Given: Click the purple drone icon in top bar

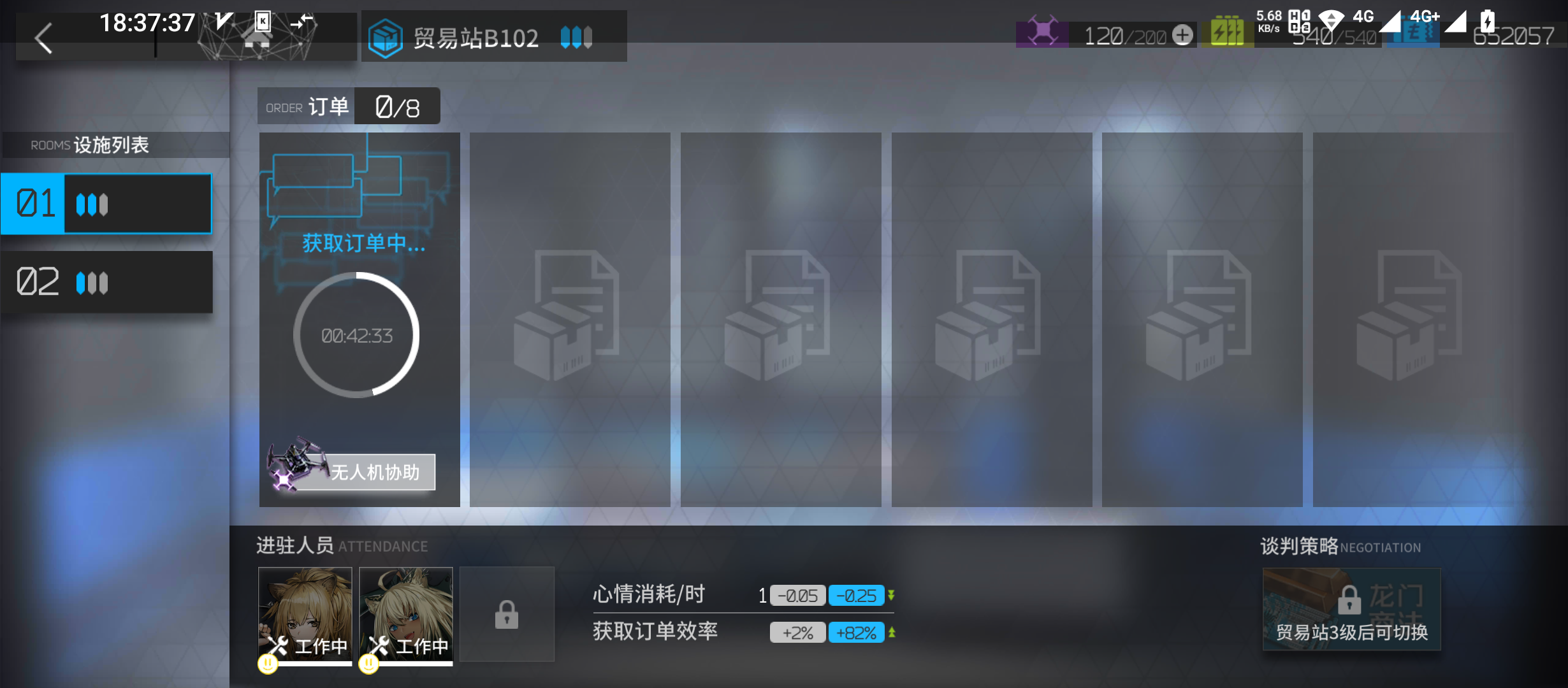Looking at the screenshot, I should (x=1043, y=29).
